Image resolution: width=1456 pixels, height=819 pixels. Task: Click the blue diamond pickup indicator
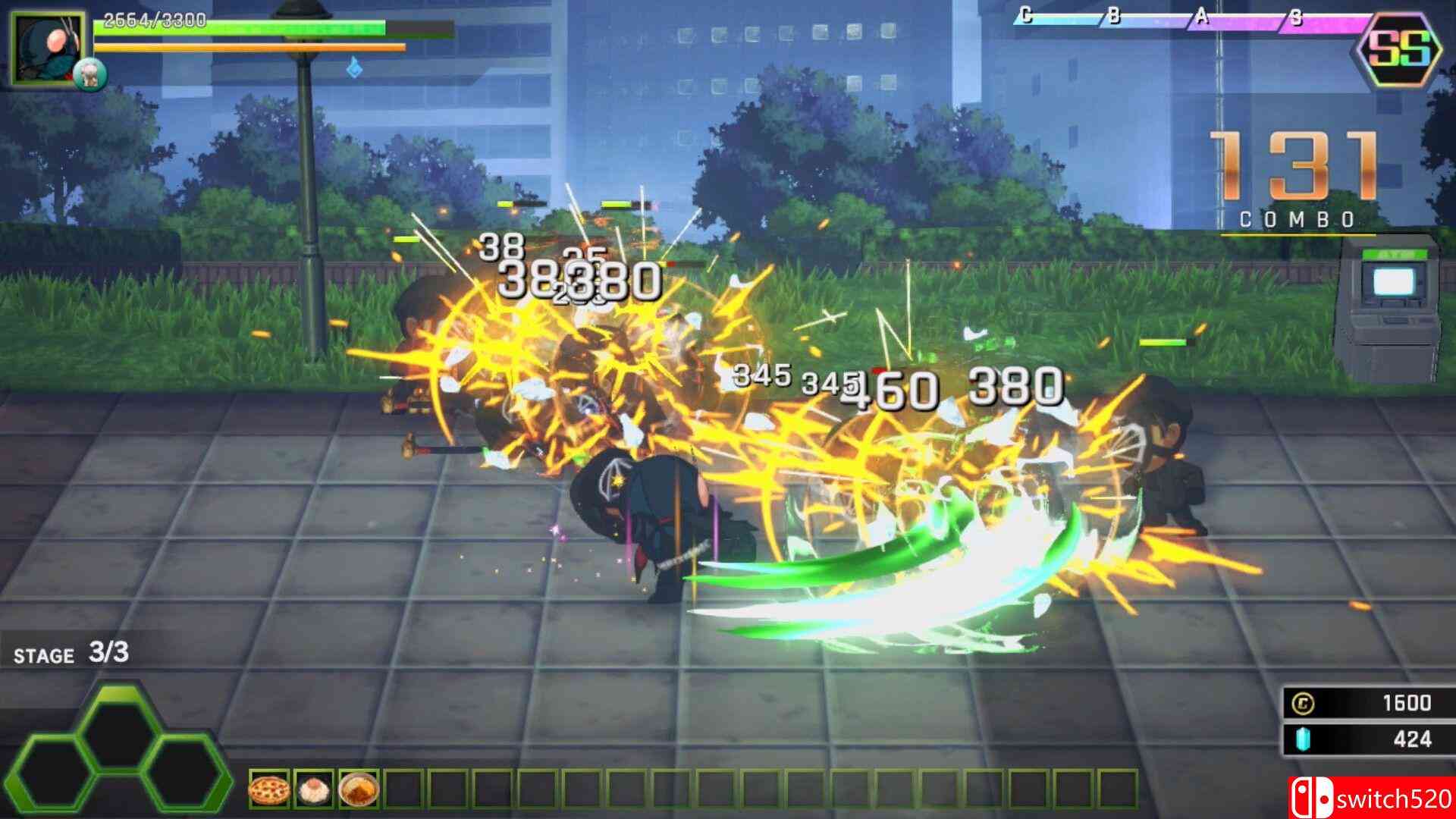pos(355,68)
